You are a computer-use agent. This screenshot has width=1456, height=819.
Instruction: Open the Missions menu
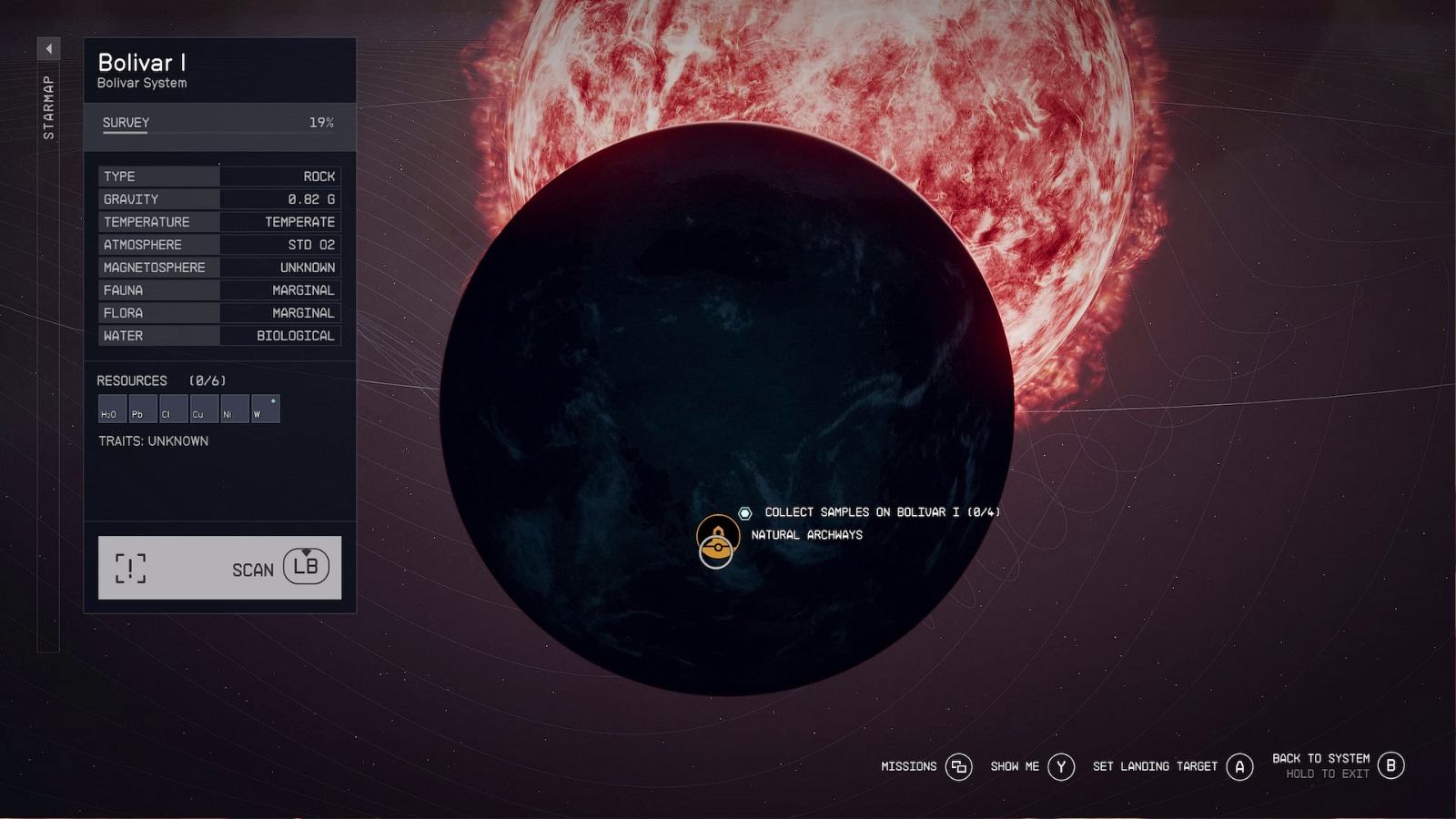[x=958, y=767]
